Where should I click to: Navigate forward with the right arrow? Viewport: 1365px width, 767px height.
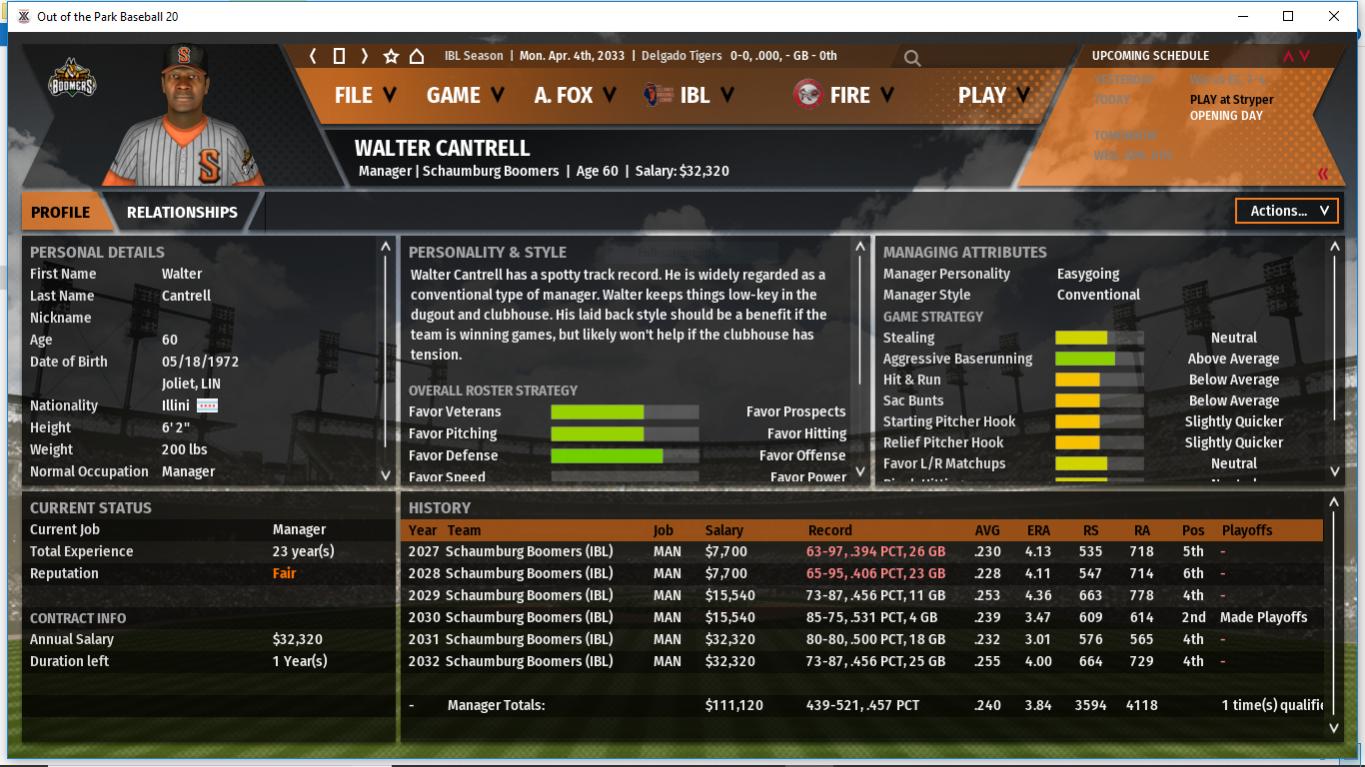tap(365, 56)
